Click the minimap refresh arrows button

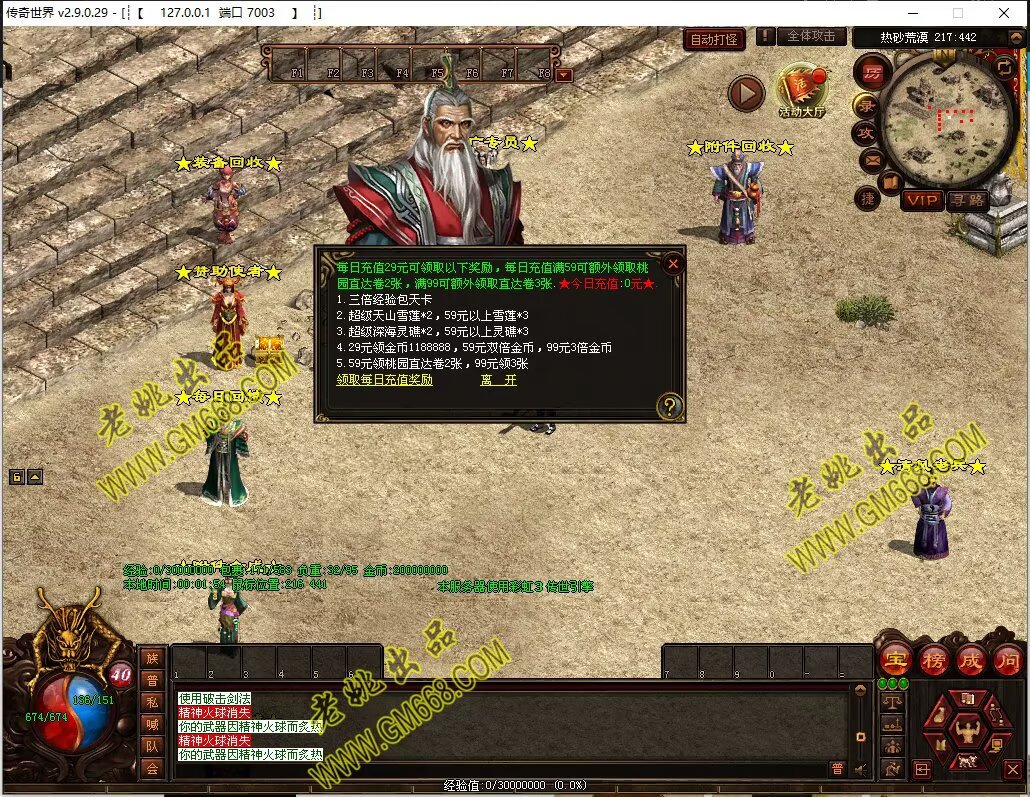pos(1003,67)
